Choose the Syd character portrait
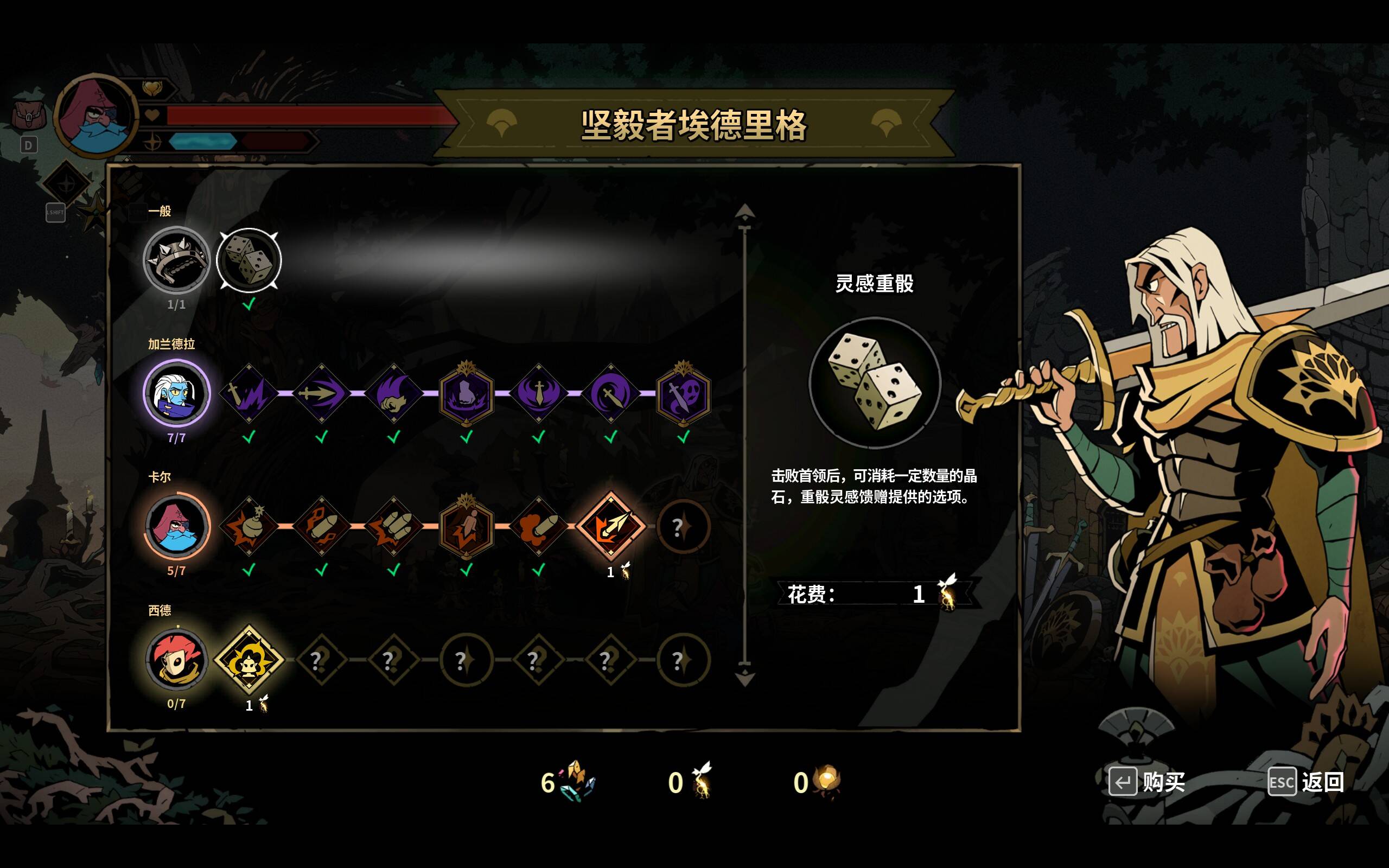 [176, 659]
